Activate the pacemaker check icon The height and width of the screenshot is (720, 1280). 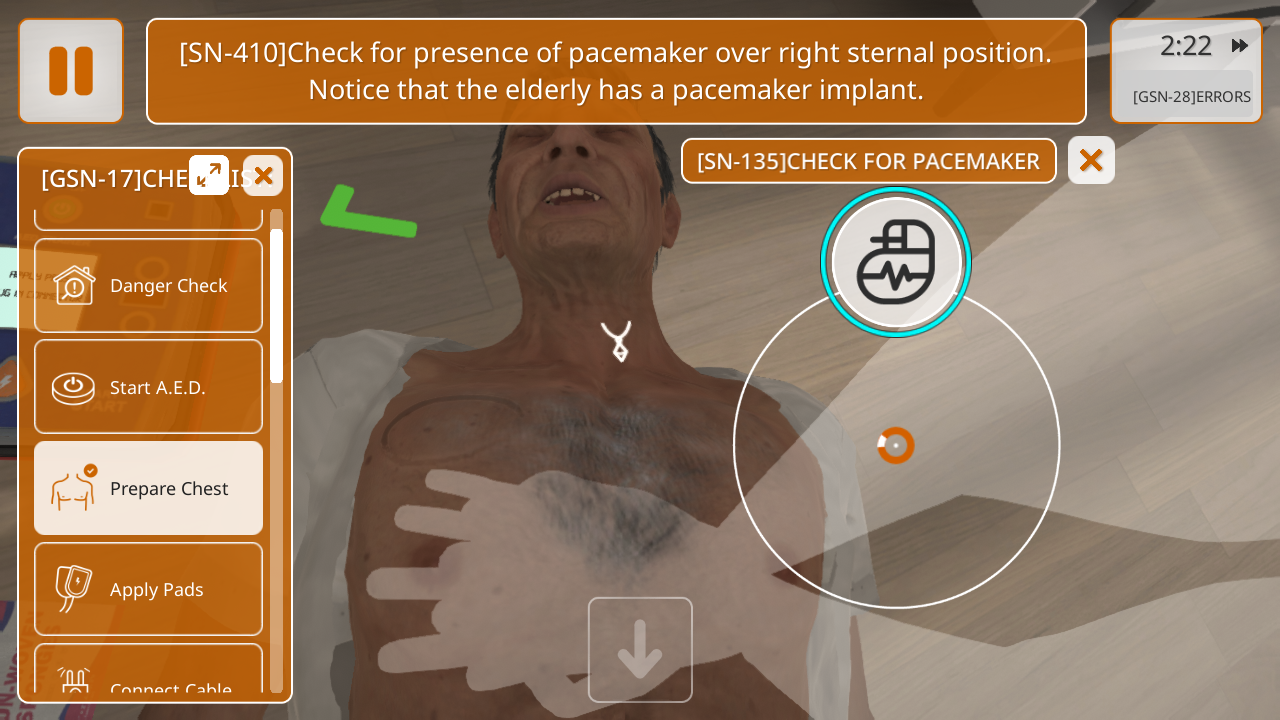[x=896, y=262]
